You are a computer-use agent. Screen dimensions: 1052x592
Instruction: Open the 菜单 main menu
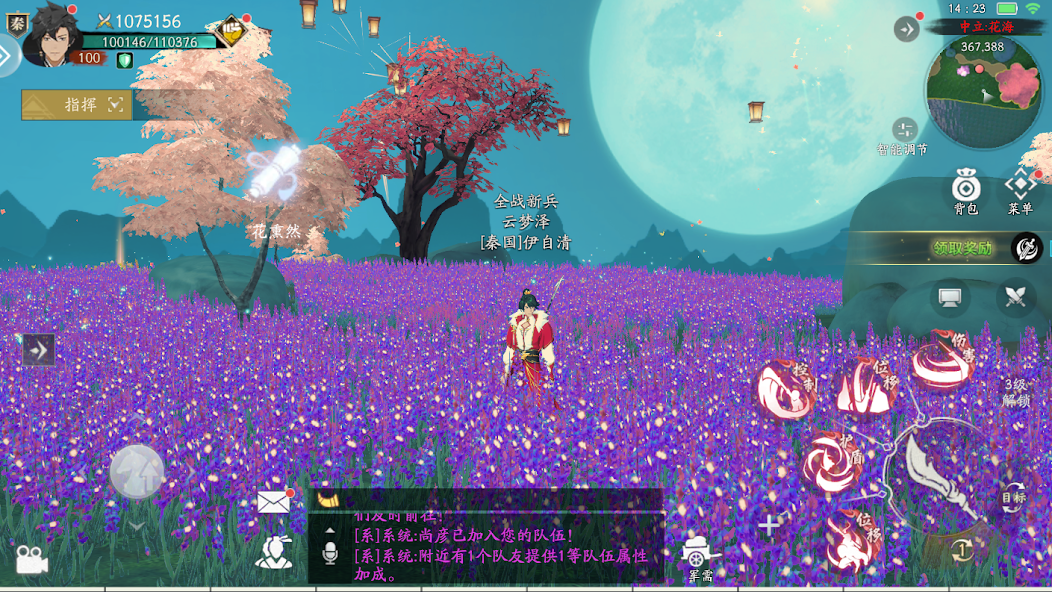pyautogui.click(x=1020, y=190)
